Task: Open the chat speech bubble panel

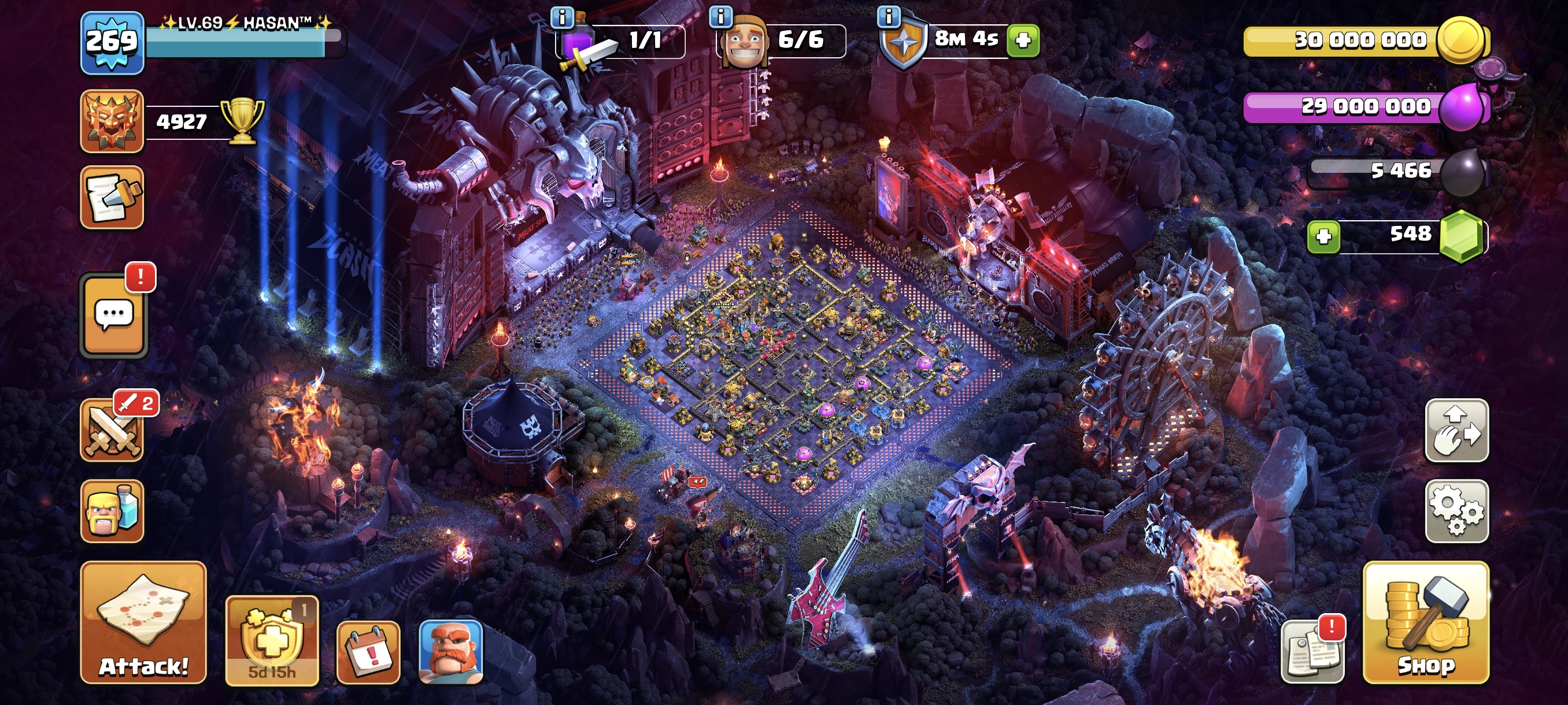Action: coord(114,315)
